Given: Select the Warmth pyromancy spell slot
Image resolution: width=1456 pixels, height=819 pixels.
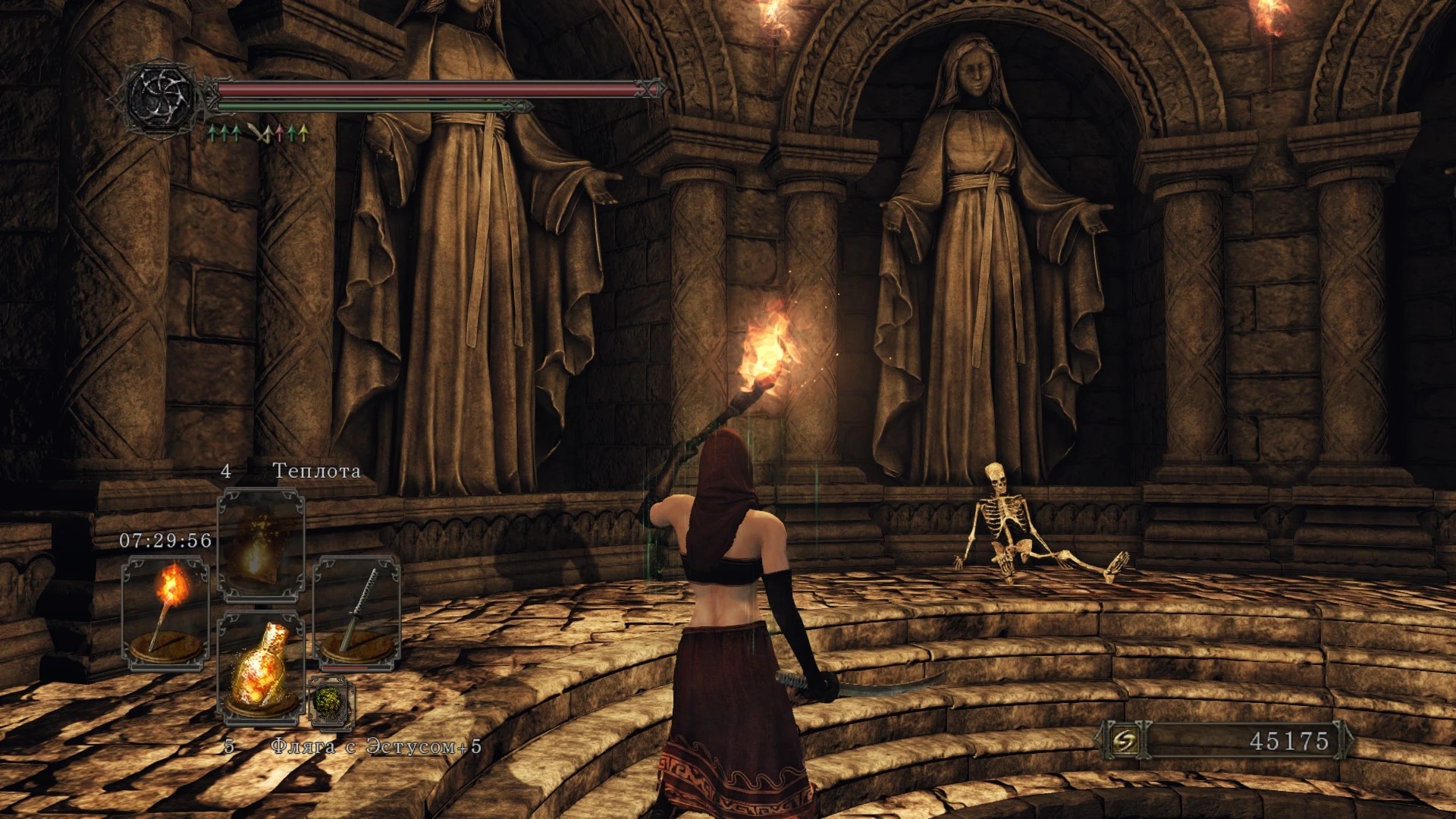Looking at the screenshot, I should (260, 544).
